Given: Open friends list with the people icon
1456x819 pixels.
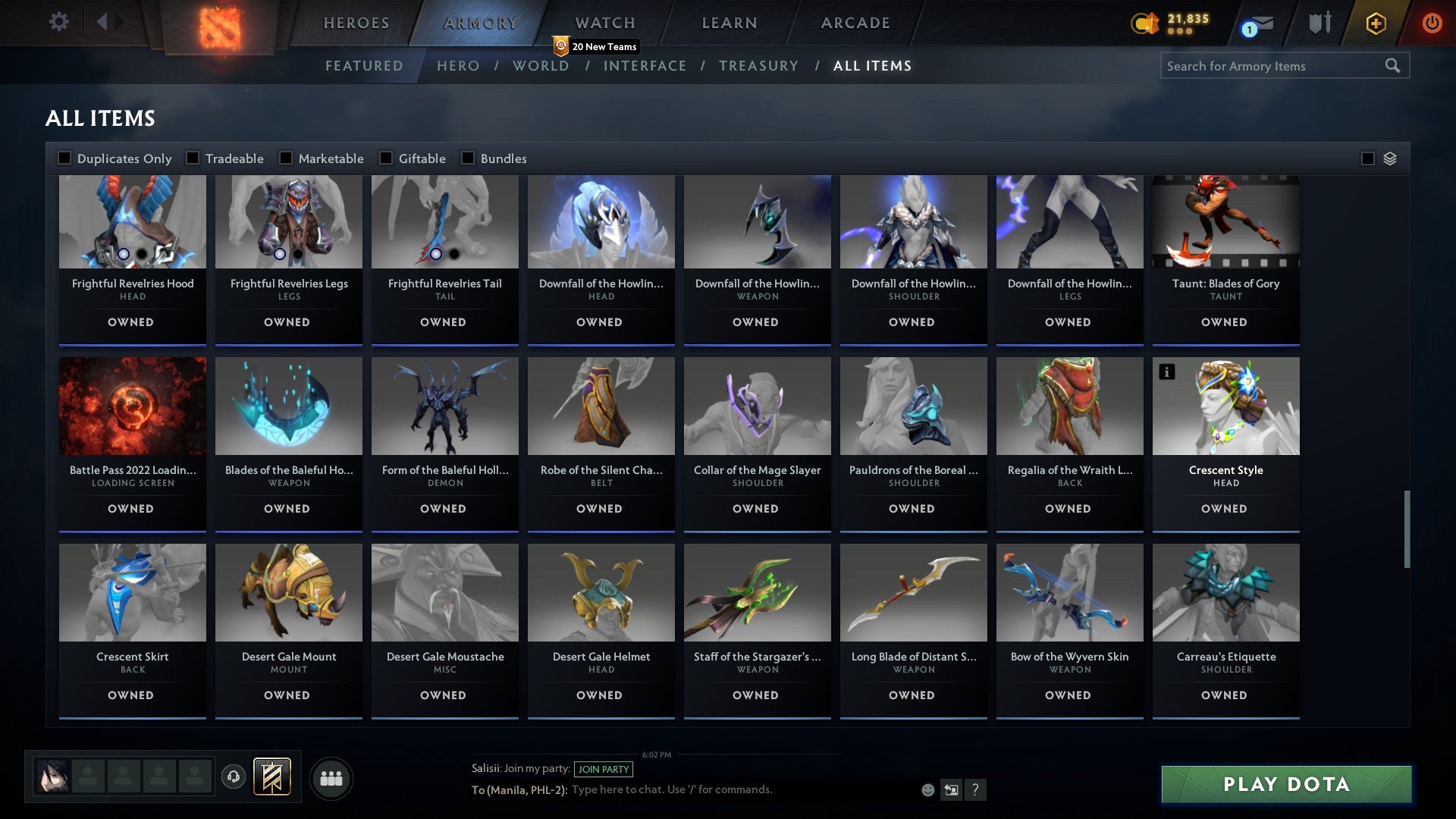Looking at the screenshot, I should click(331, 777).
